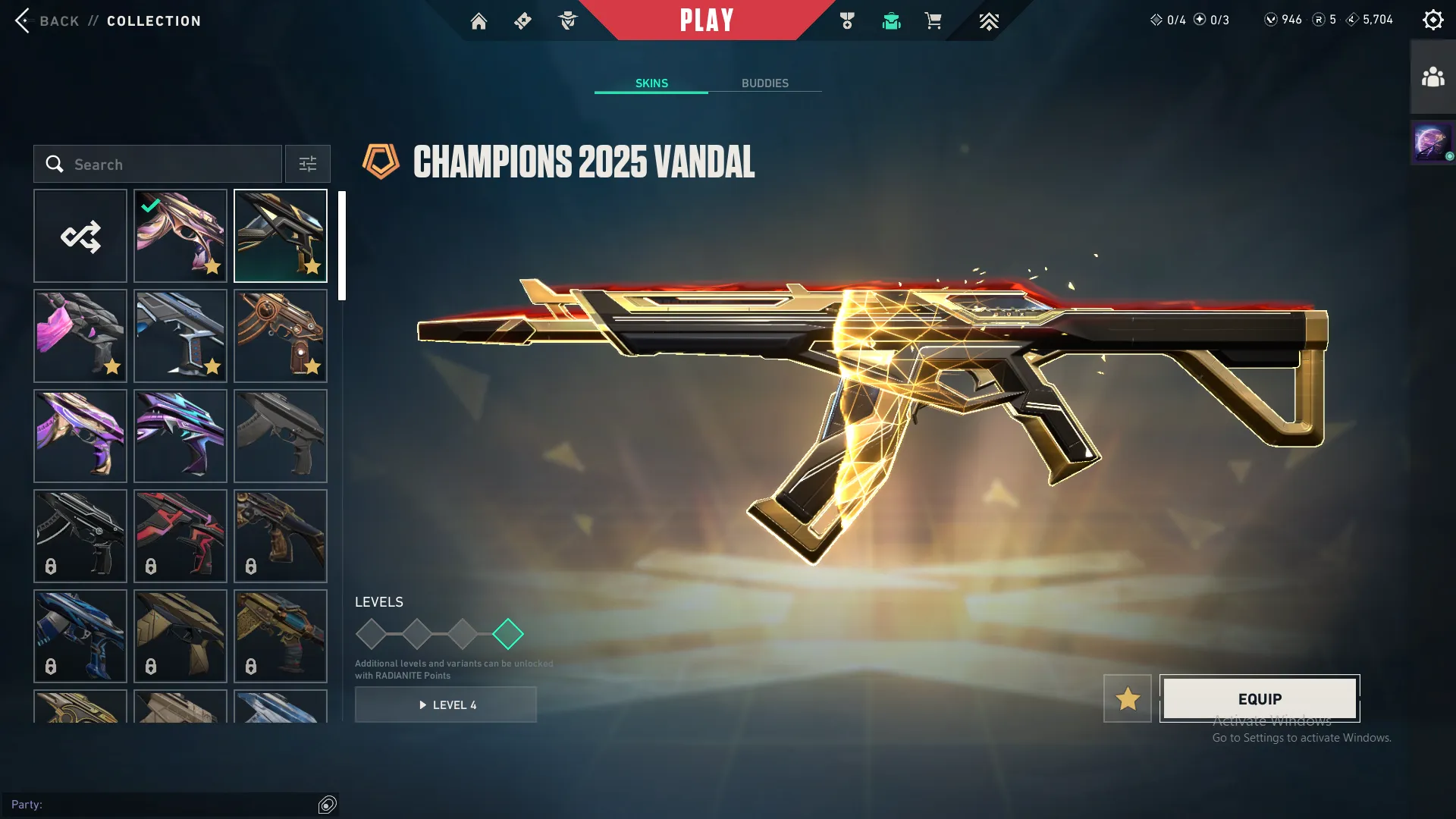Go back to Collection with the back arrow
Screen dimensions: 1456x819
pyautogui.click(x=24, y=20)
